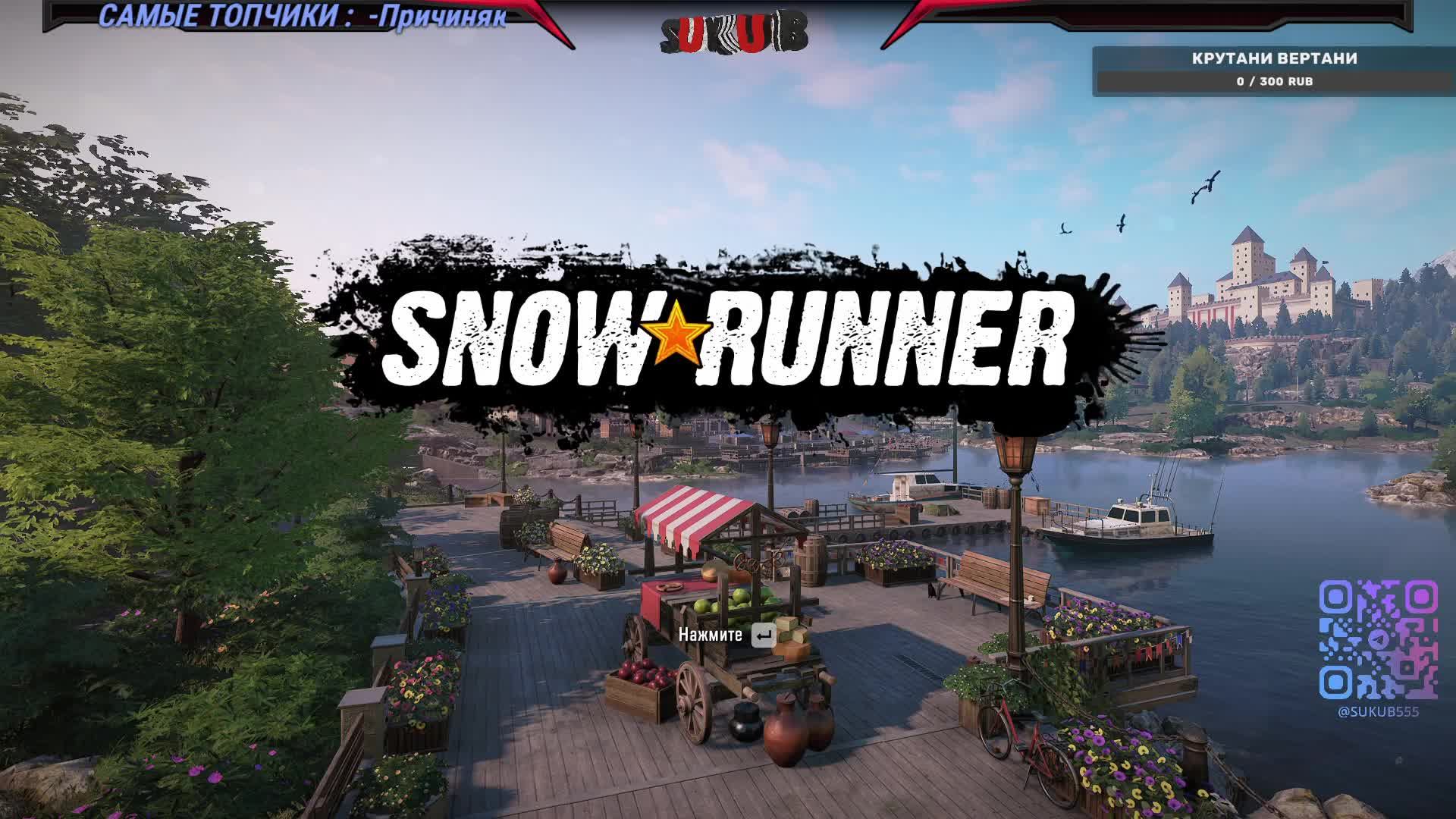Select the Telegram paper-plane icon inside the QR code
The image size is (1456, 819).
(1379, 639)
